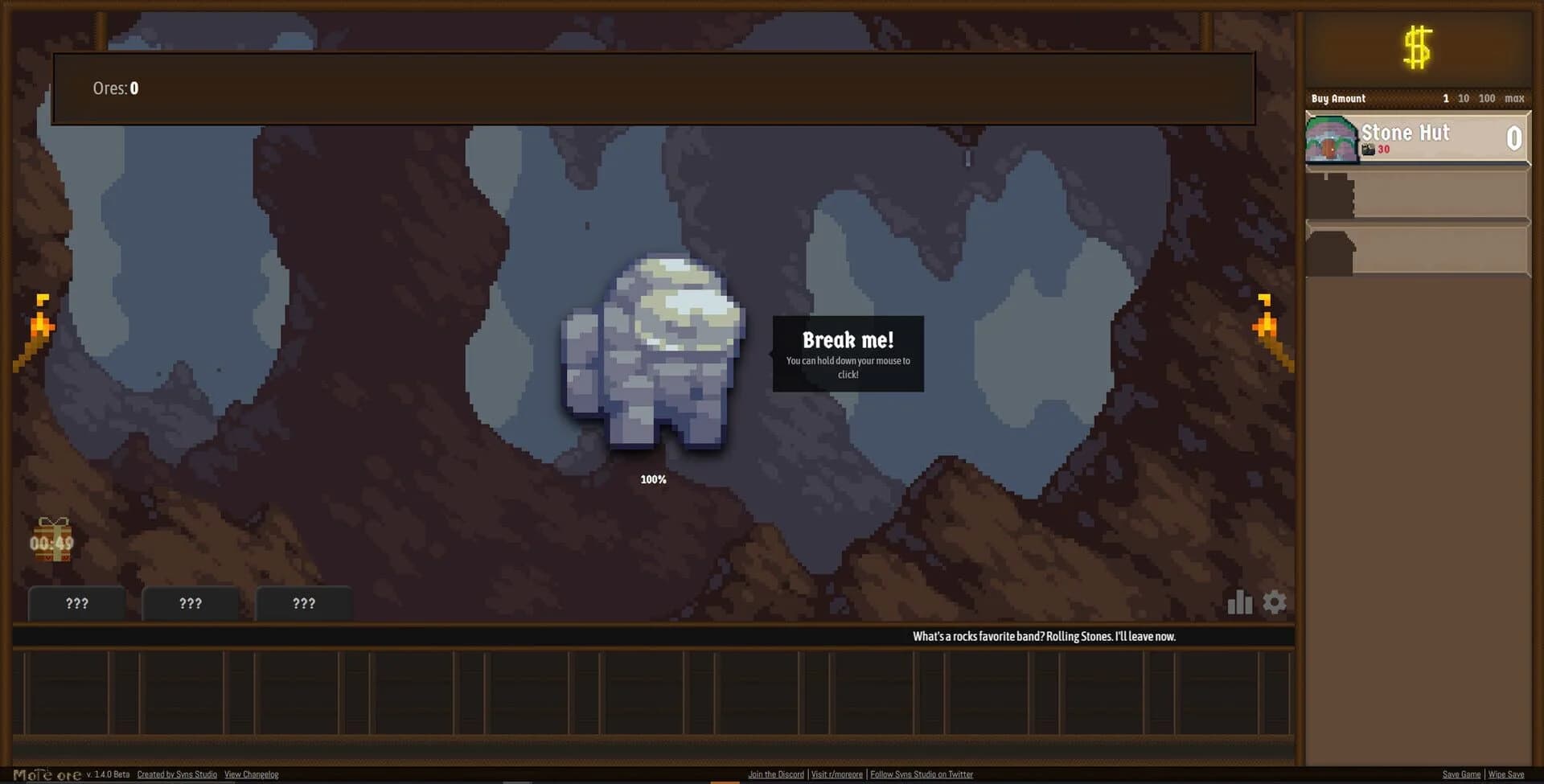Set Buy Amount to 100

1487,98
